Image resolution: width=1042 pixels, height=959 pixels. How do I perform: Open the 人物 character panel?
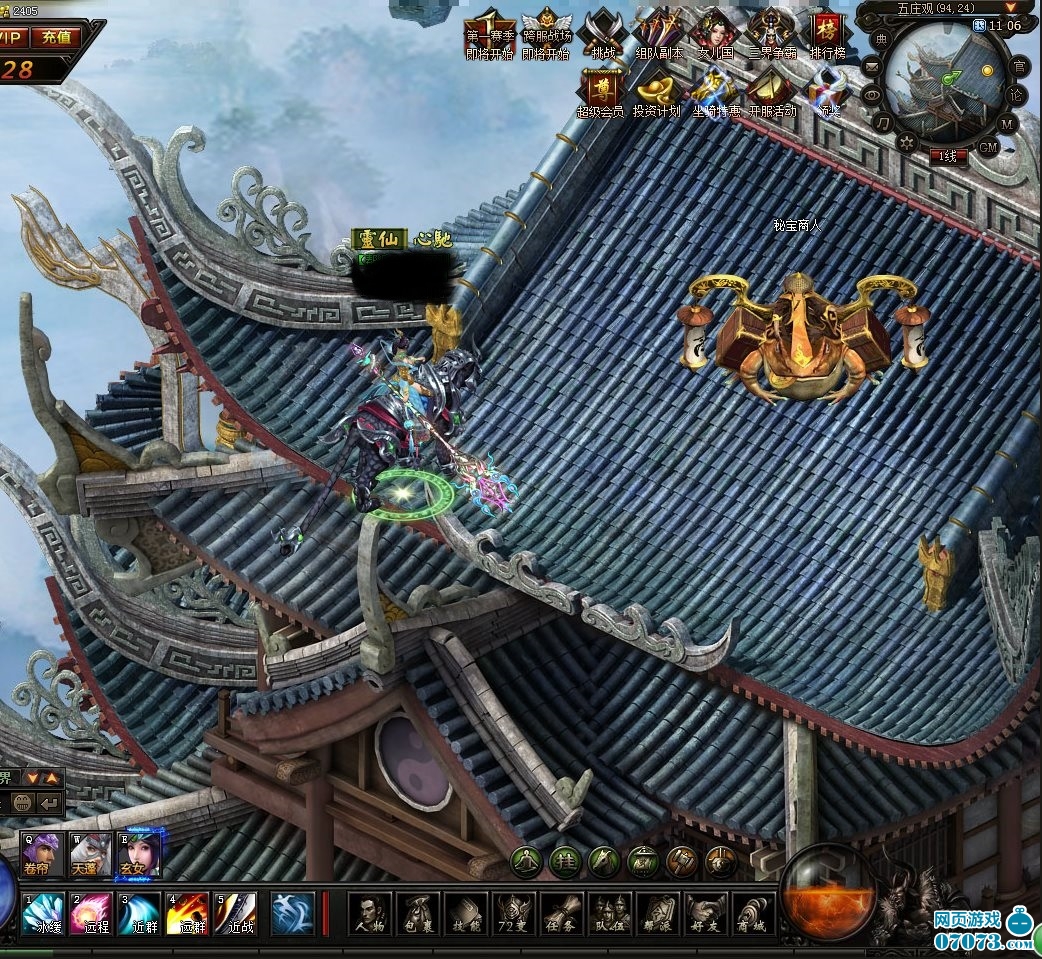tap(369, 914)
